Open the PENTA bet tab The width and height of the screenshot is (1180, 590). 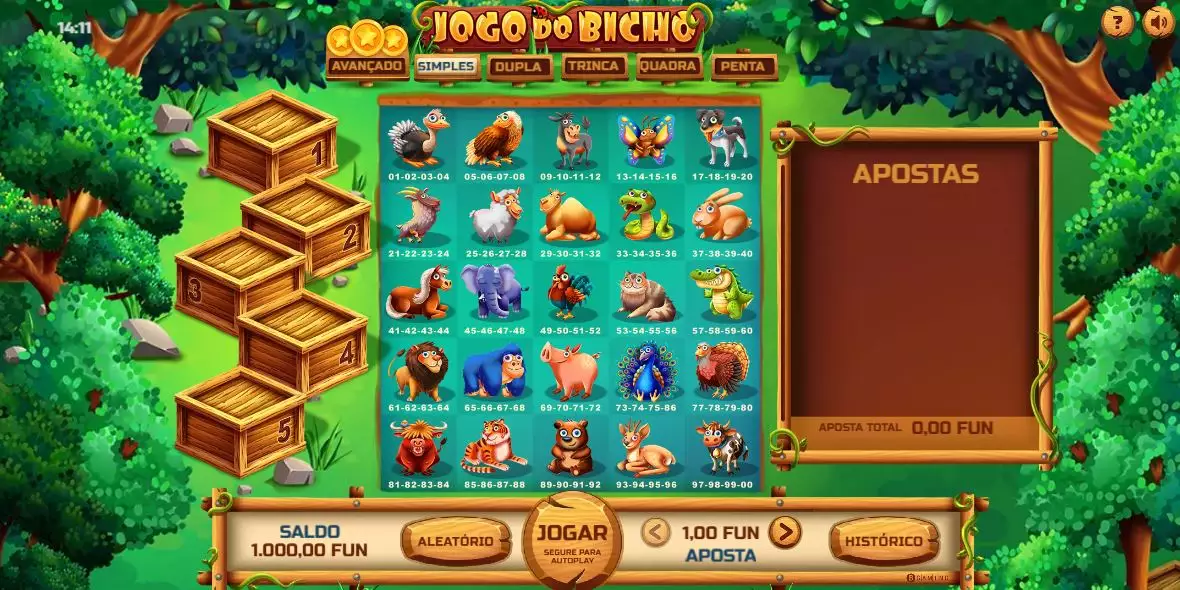(x=743, y=67)
